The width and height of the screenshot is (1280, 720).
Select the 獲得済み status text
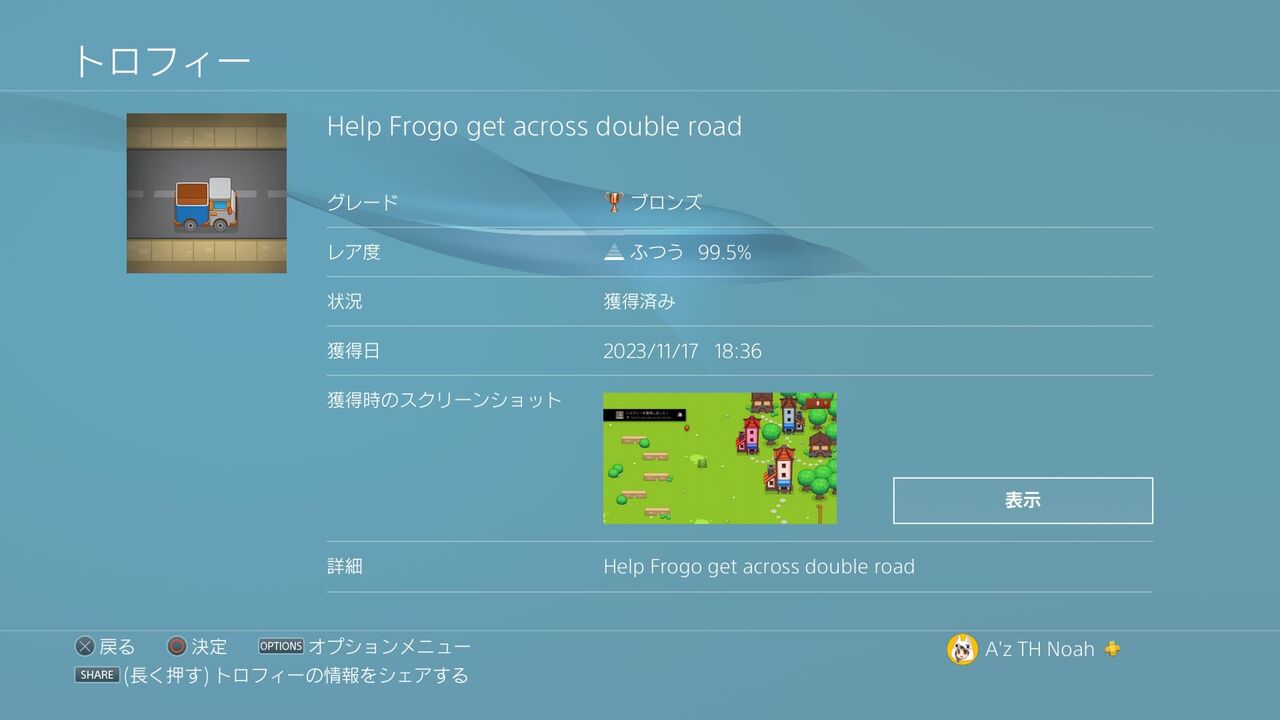tap(640, 301)
